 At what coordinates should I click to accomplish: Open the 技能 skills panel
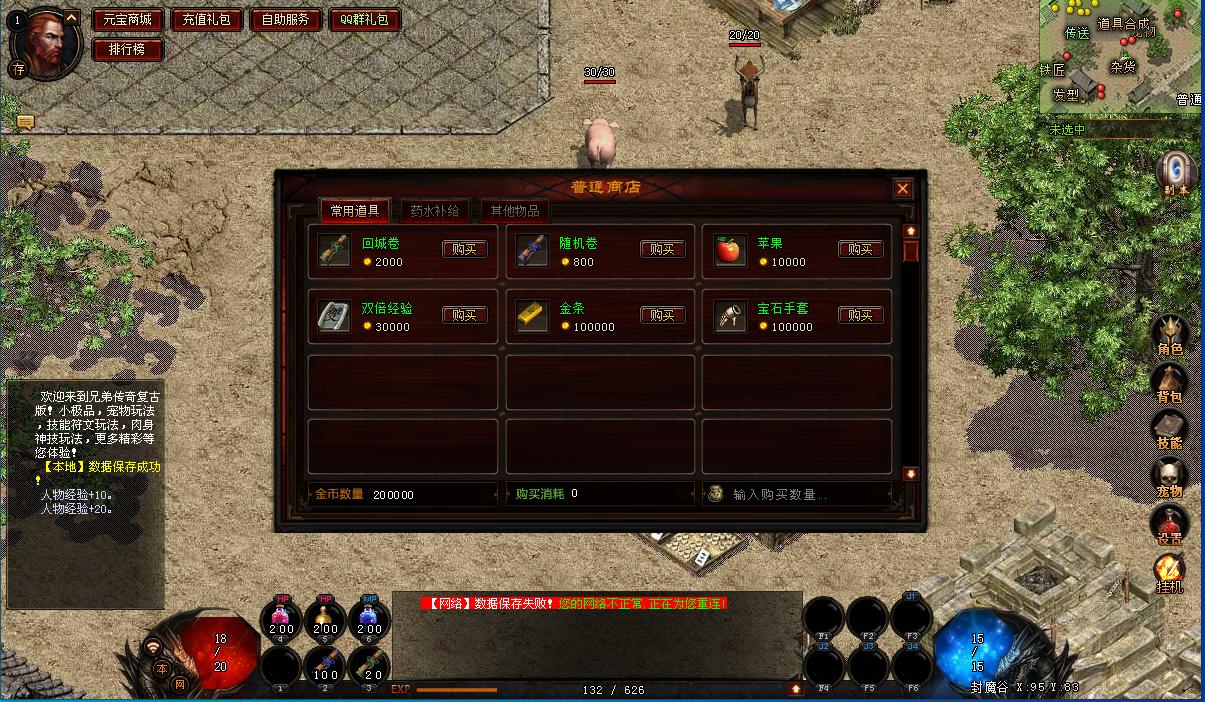(1170, 429)
